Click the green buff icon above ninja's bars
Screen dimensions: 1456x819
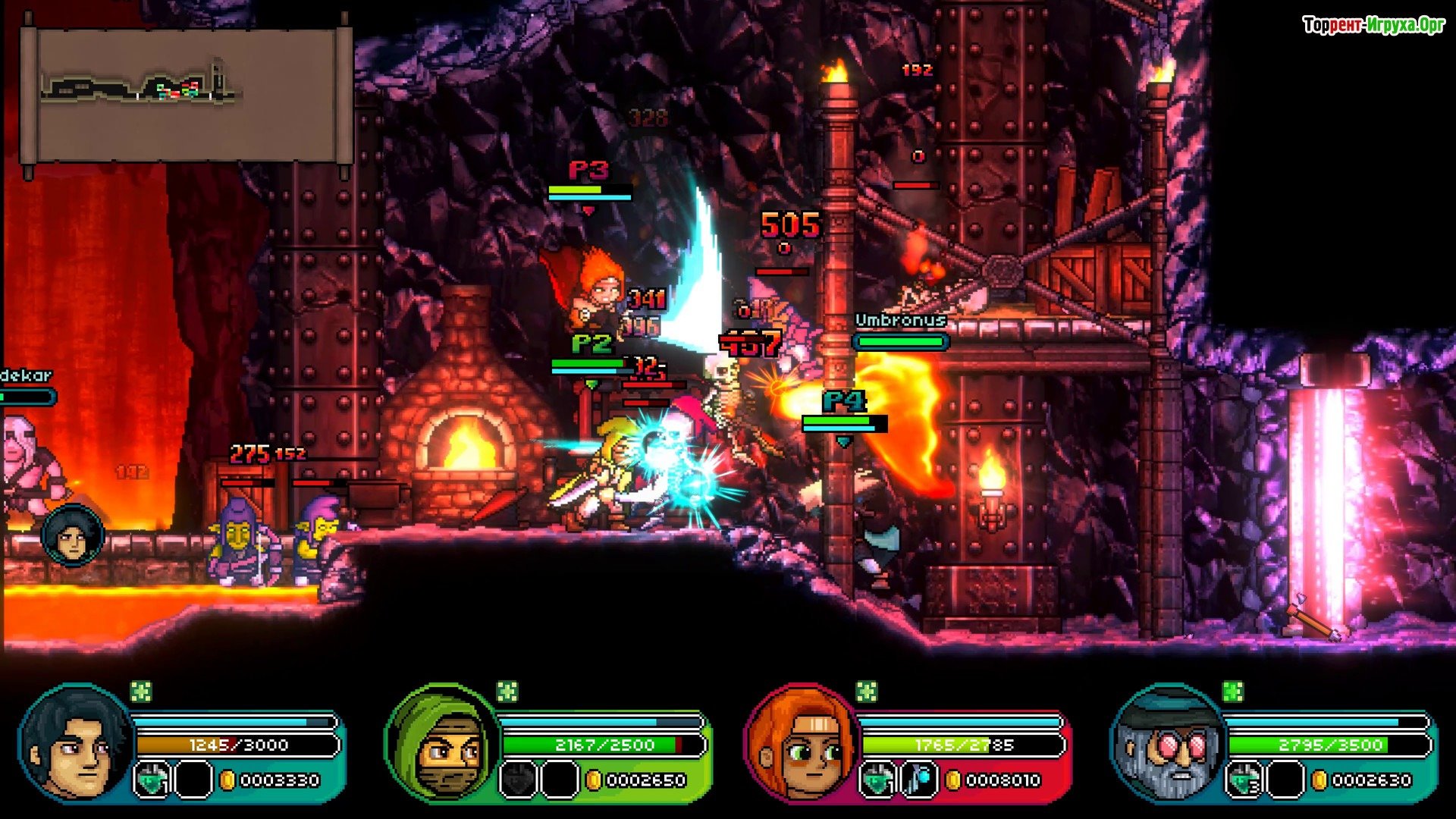pyautogui.click(x=507, y=692)
